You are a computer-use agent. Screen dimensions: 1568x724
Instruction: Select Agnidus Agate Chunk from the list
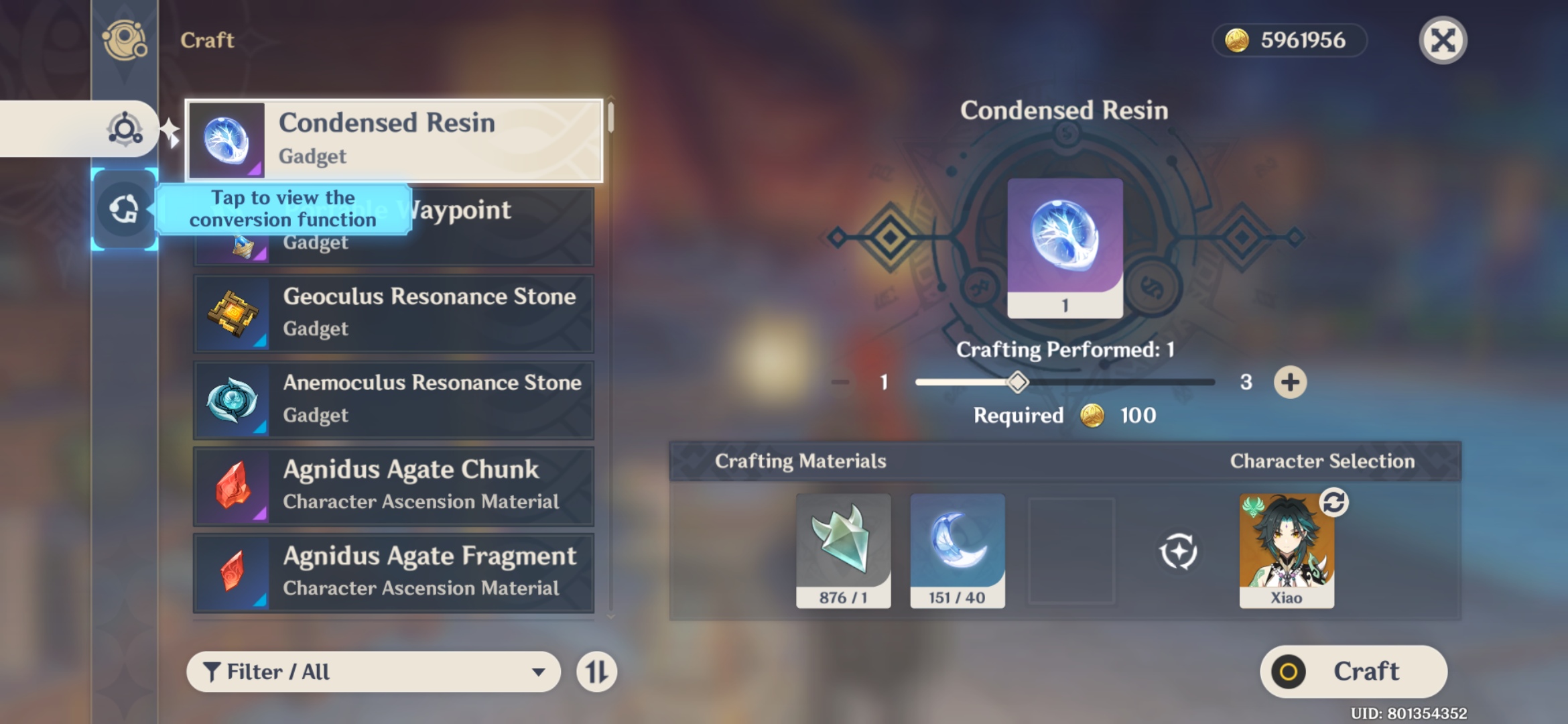coord(394,485)
